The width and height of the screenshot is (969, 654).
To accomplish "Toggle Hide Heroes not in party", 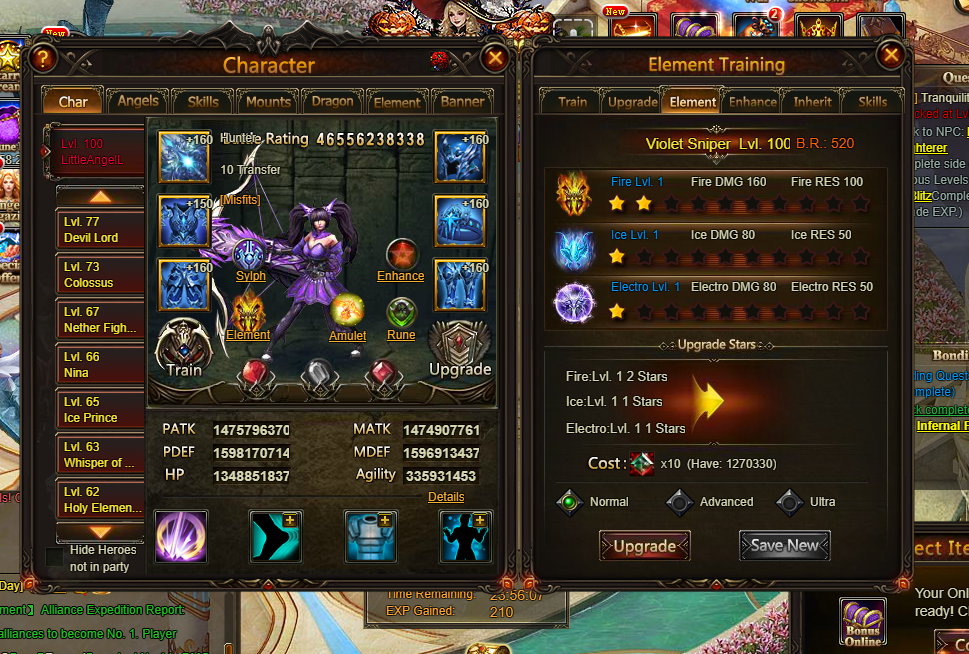I will [55, 556].
